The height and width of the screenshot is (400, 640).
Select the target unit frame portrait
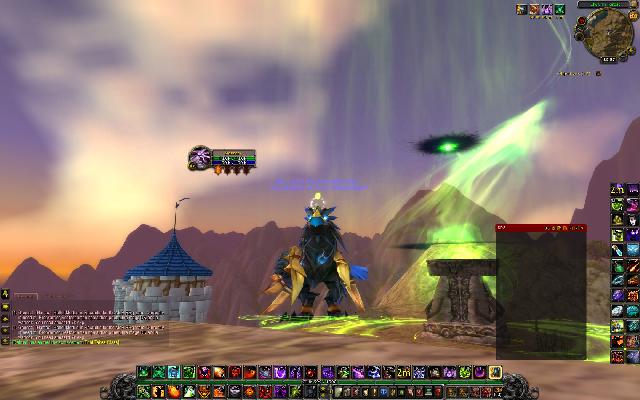pyautogui.click(x=200, y=157)
